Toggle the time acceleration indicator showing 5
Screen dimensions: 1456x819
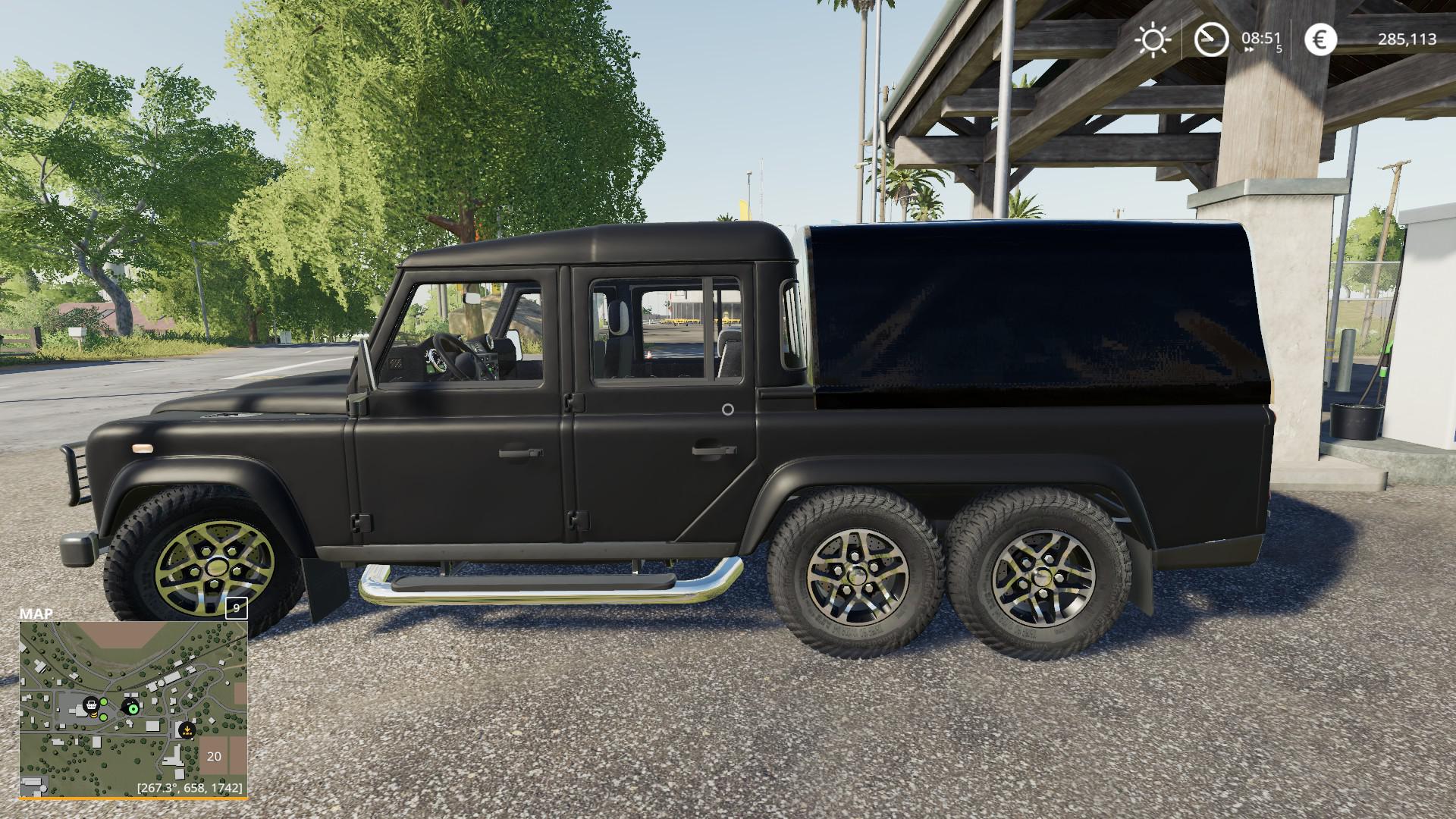click(x=1279, y=49)
